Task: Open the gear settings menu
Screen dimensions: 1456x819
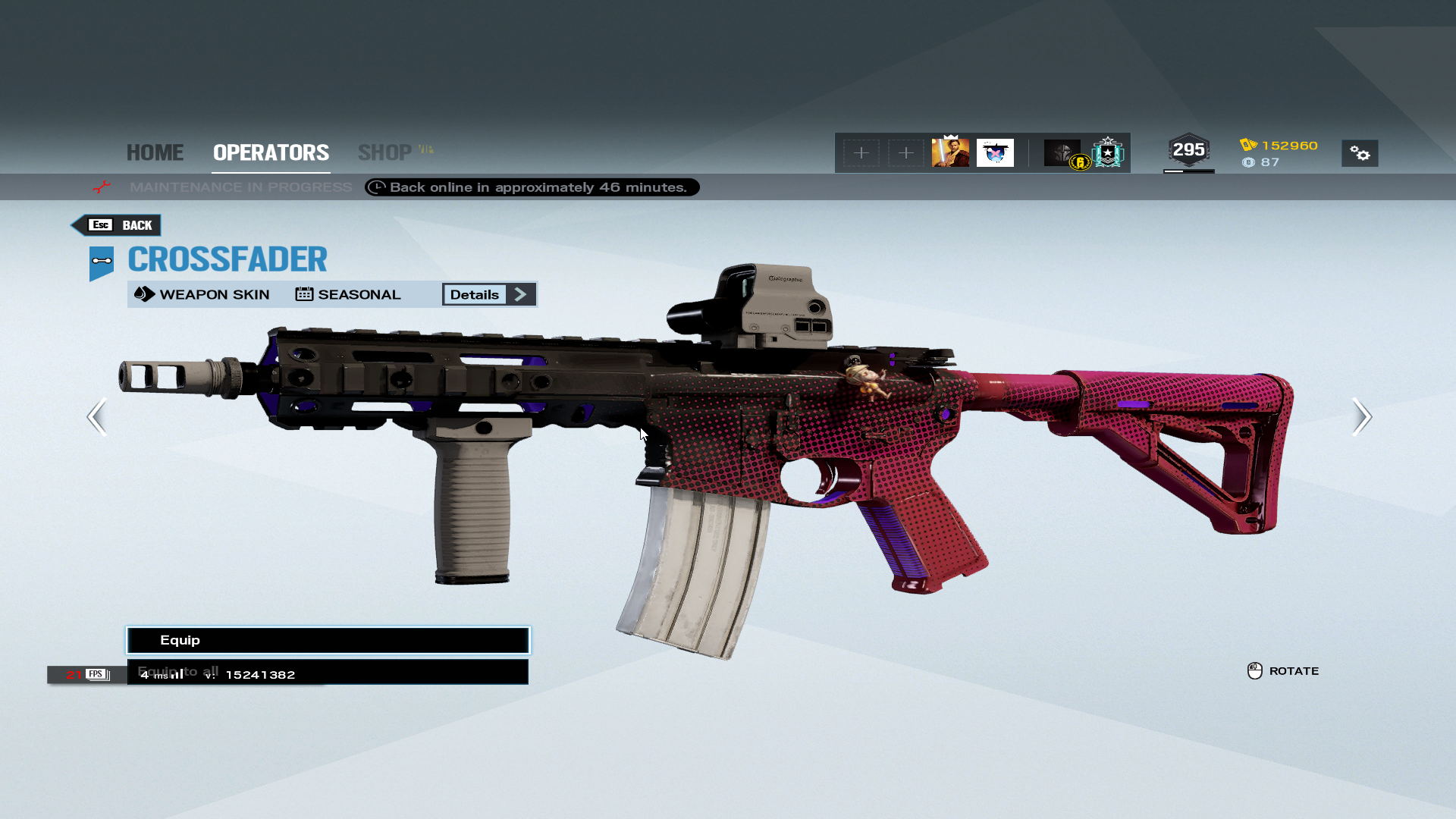Action: click(1360, 153)
